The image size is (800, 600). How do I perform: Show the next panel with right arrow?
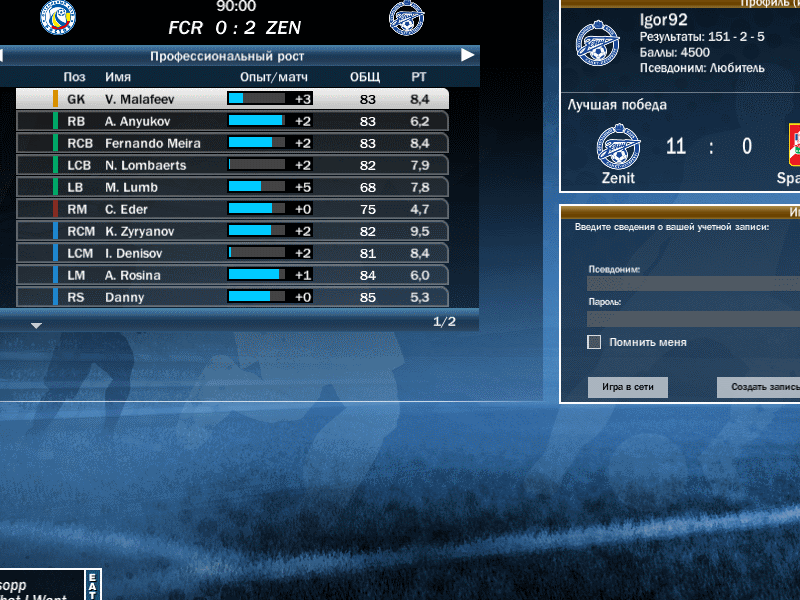point(467,56)
